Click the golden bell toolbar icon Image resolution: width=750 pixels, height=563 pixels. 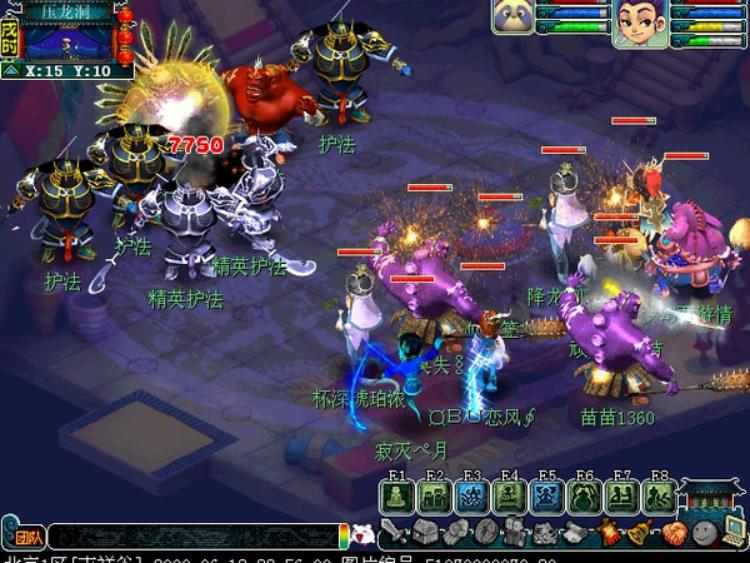640,533
